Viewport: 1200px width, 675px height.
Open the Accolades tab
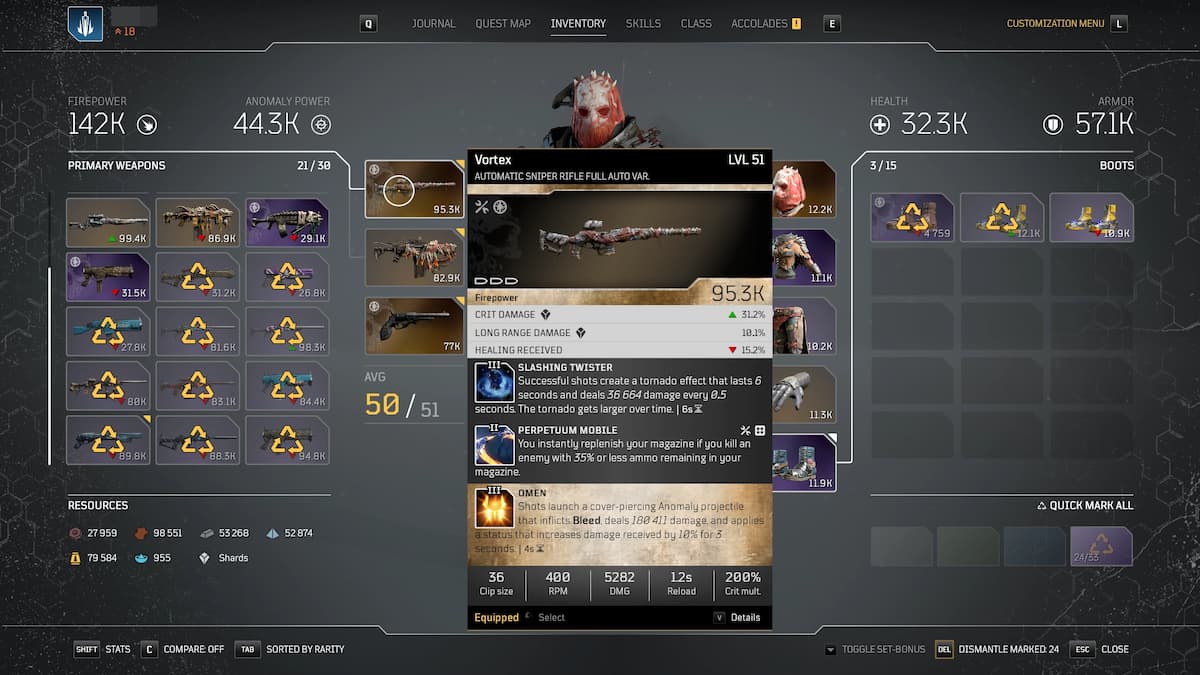click(x=760, y=23)
